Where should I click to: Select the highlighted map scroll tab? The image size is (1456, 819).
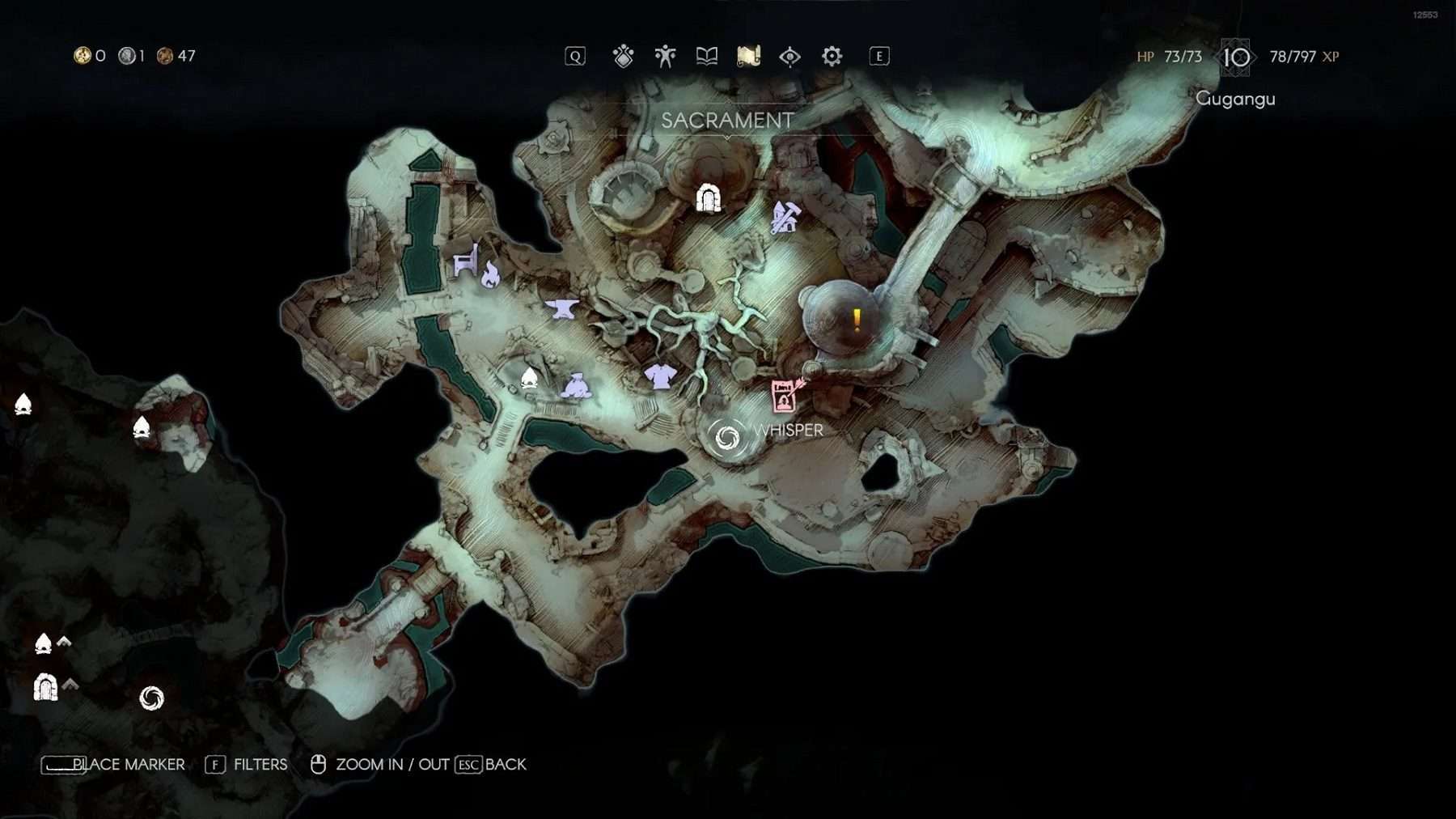coord(748,57)
